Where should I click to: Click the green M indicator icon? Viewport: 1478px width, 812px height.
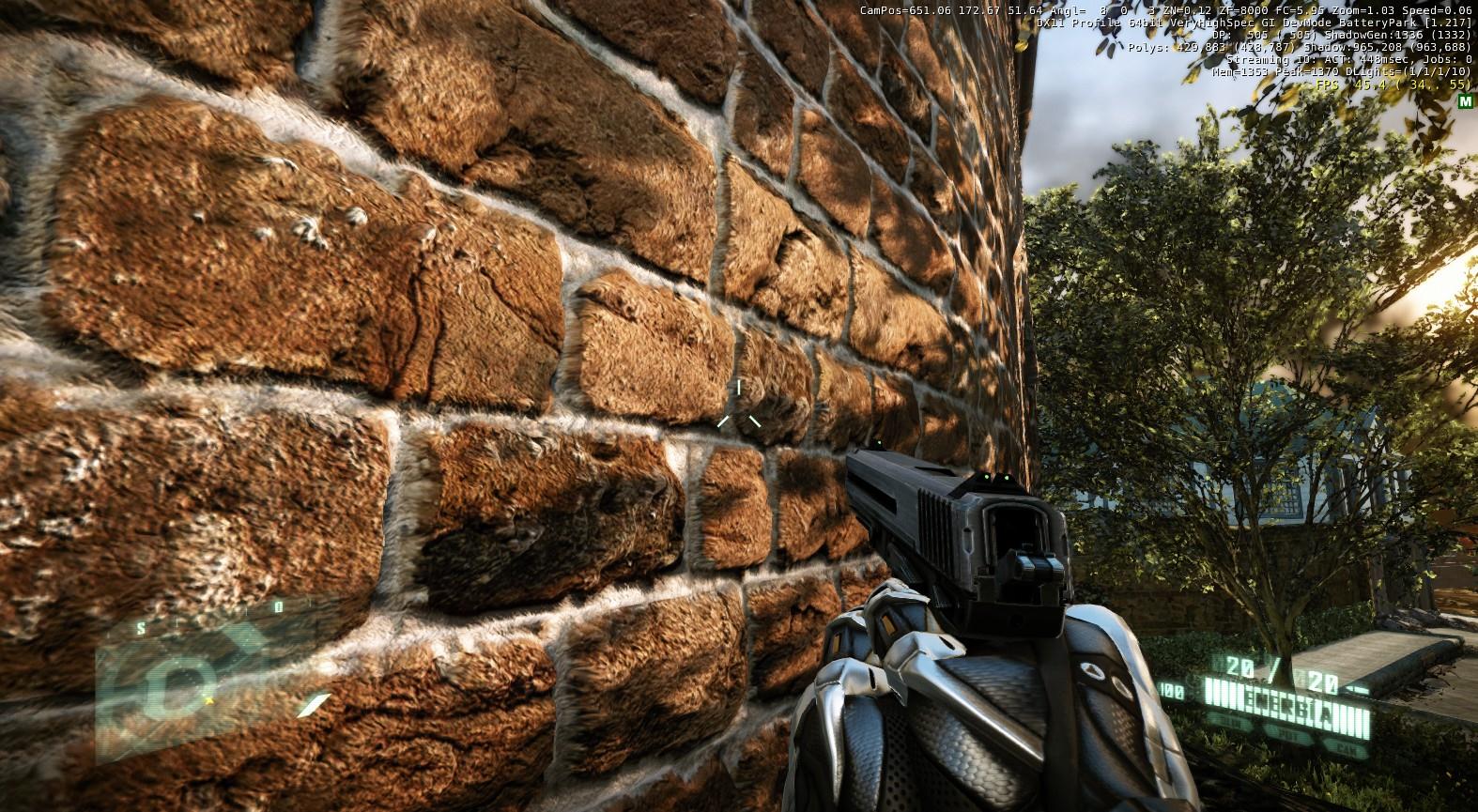point(1464,101)
